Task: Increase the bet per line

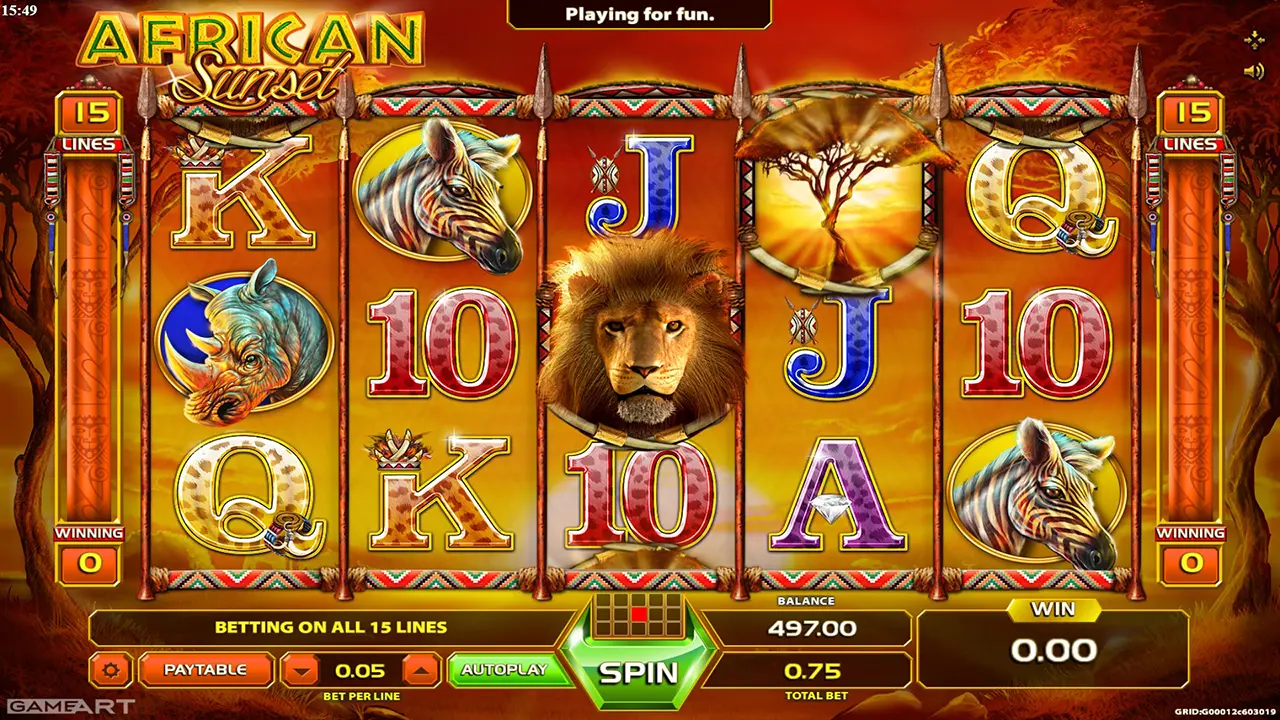Action: (422, 670)
